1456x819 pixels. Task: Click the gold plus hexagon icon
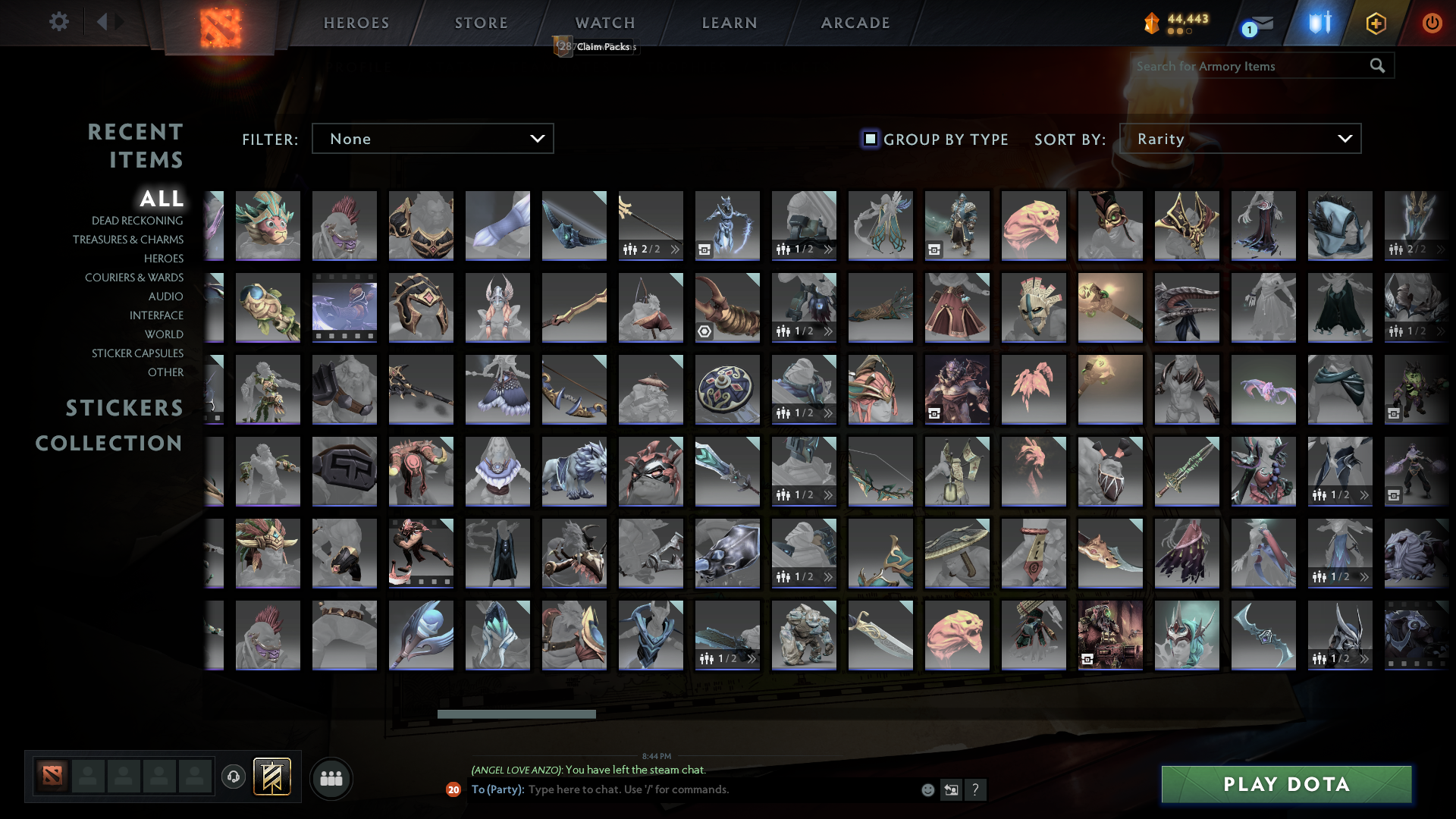1376,23
